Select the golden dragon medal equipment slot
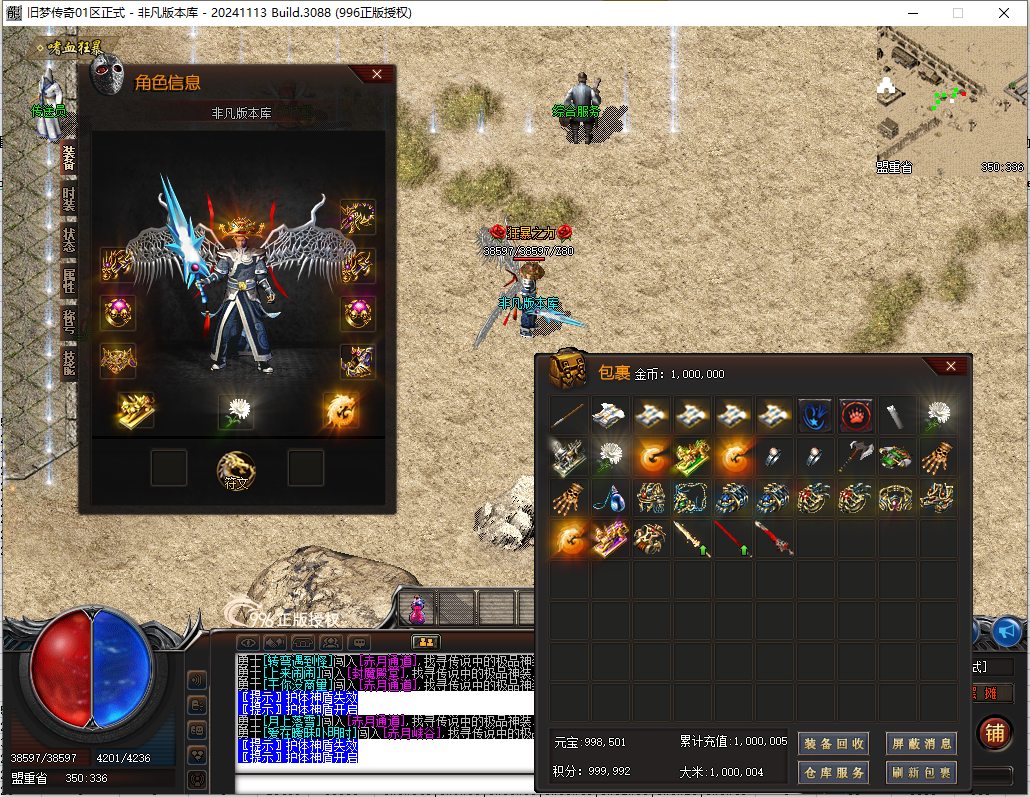1030x797 pixels. click(x=340, y=409)
